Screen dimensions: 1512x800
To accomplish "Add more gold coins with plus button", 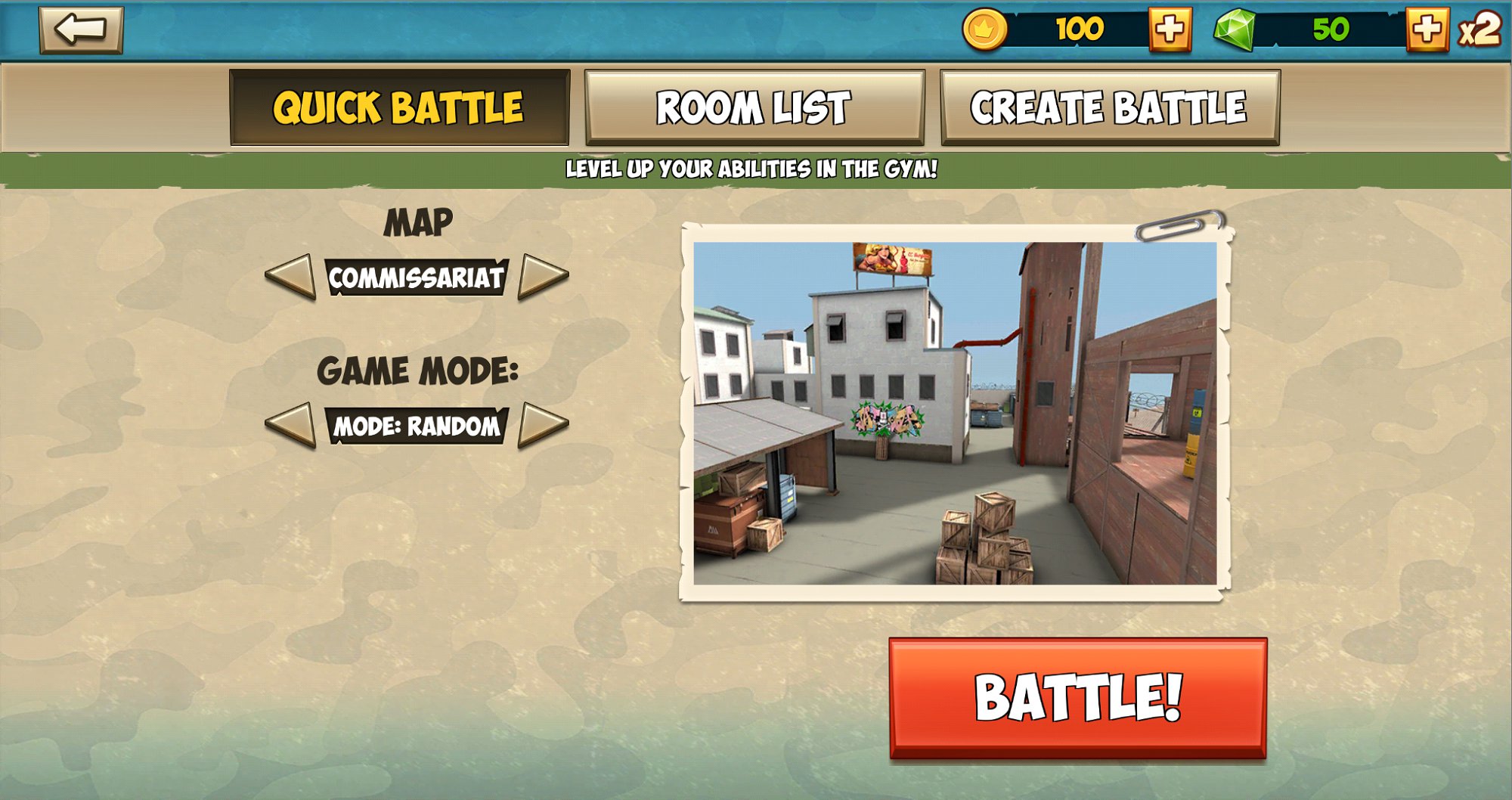I will pyautogui.click(x=1170, y=30).
